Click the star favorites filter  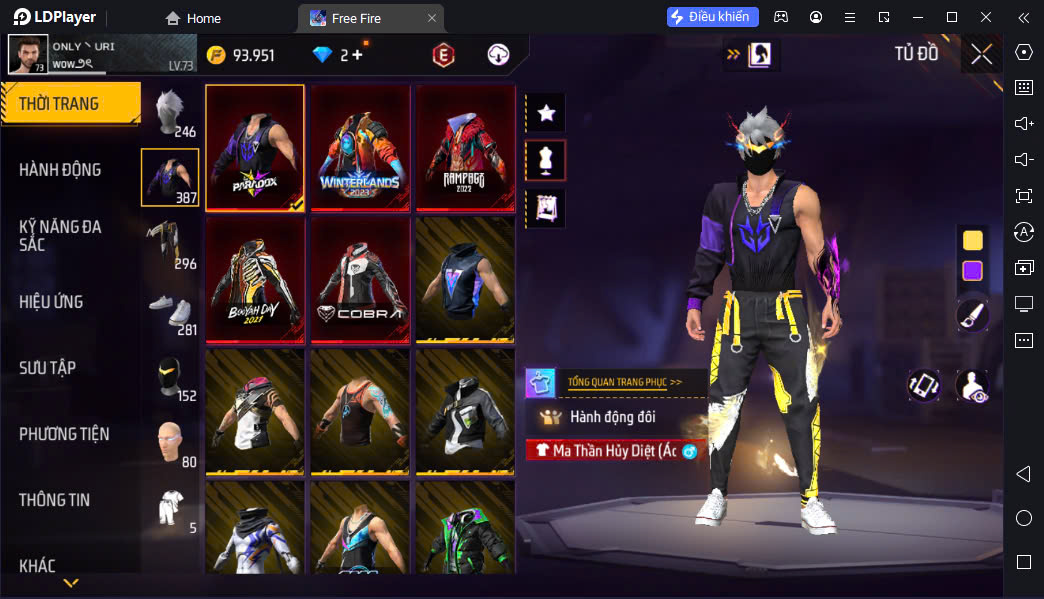[x=546, y=113]
